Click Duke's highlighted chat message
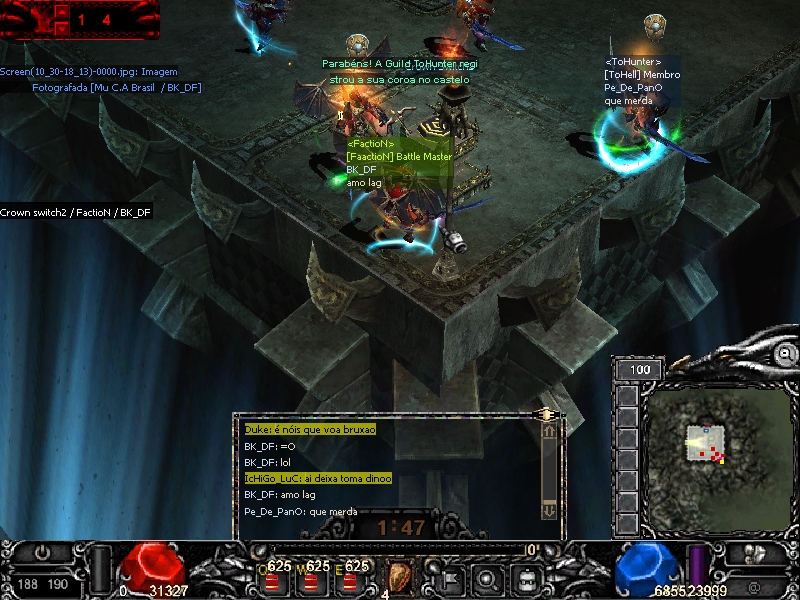Image resolution: width=800 pixels, height=600 pixels. pos(310,429)
